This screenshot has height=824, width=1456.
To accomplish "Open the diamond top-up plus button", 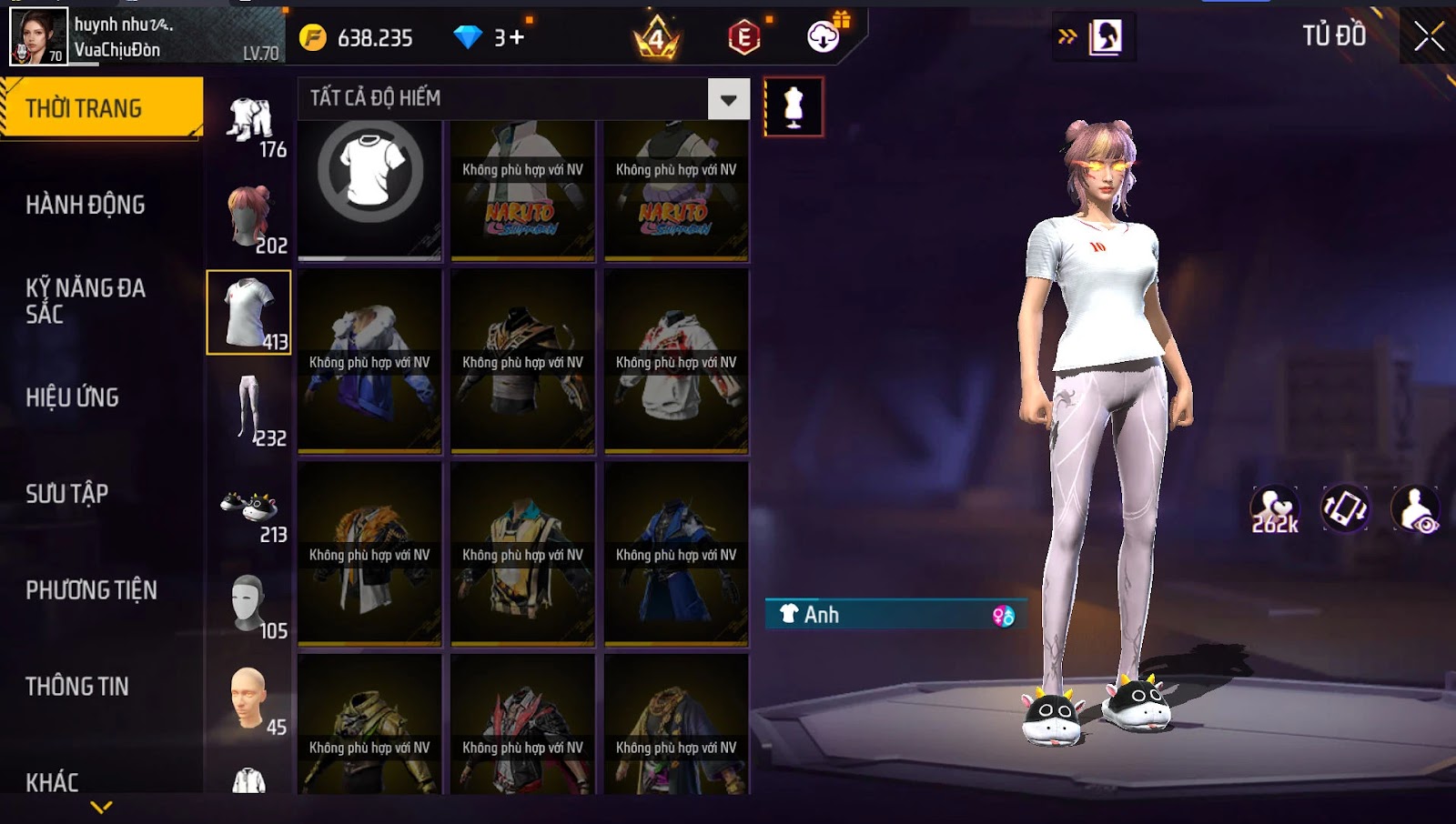I will coord(516,38).
